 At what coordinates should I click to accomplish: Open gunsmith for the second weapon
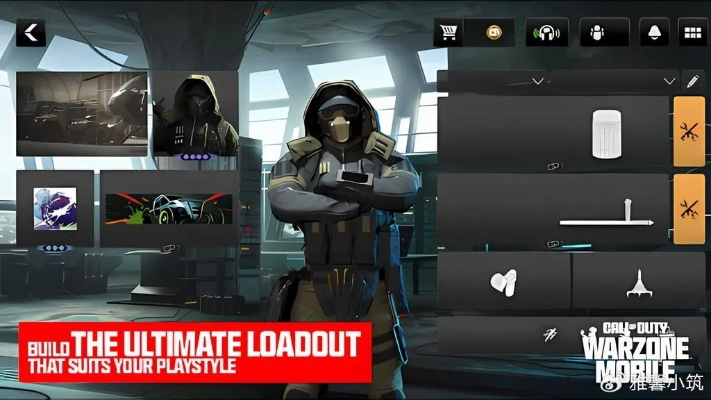point(689,210)
